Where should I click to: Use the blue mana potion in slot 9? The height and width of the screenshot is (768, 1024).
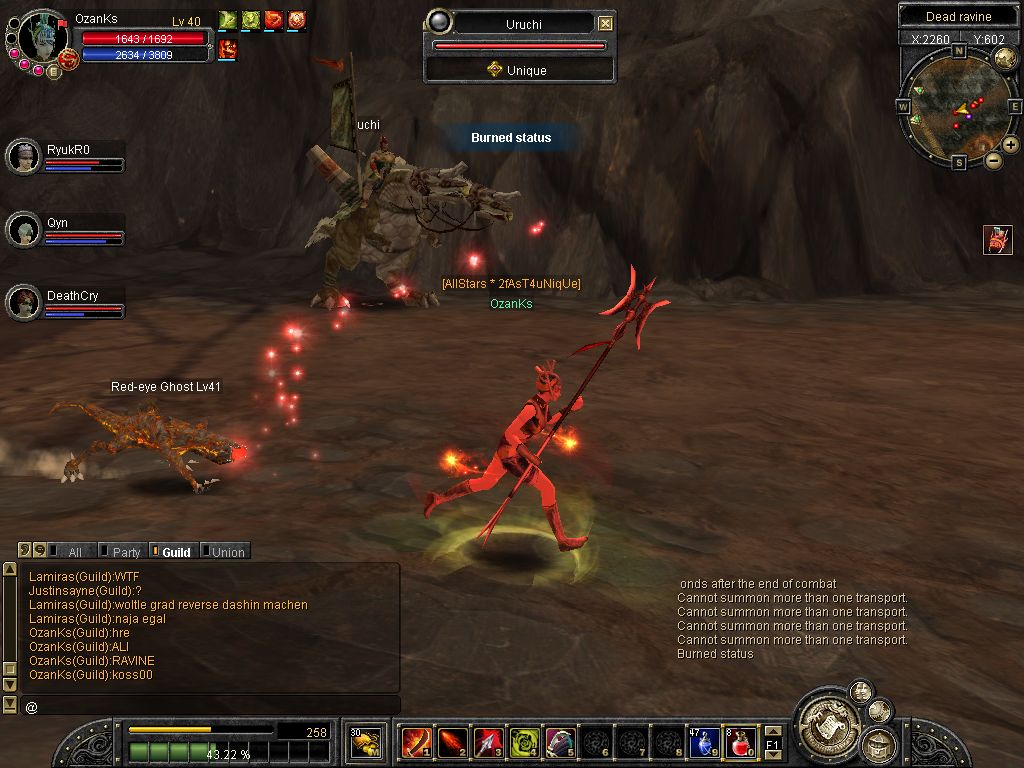705,742
